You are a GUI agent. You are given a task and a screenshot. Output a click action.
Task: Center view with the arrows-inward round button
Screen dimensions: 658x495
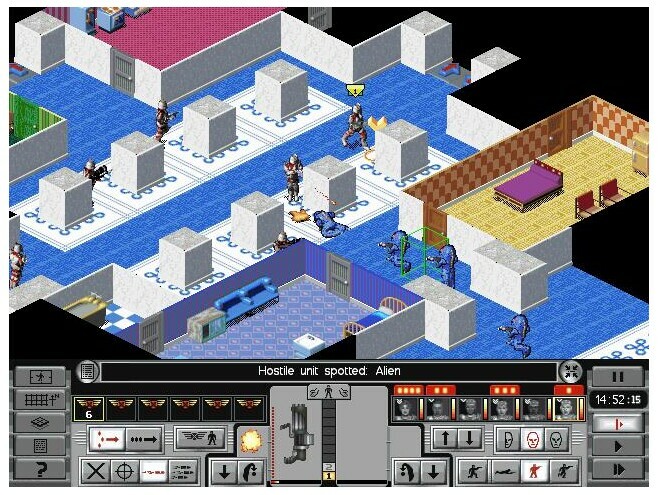pos(570,371)
